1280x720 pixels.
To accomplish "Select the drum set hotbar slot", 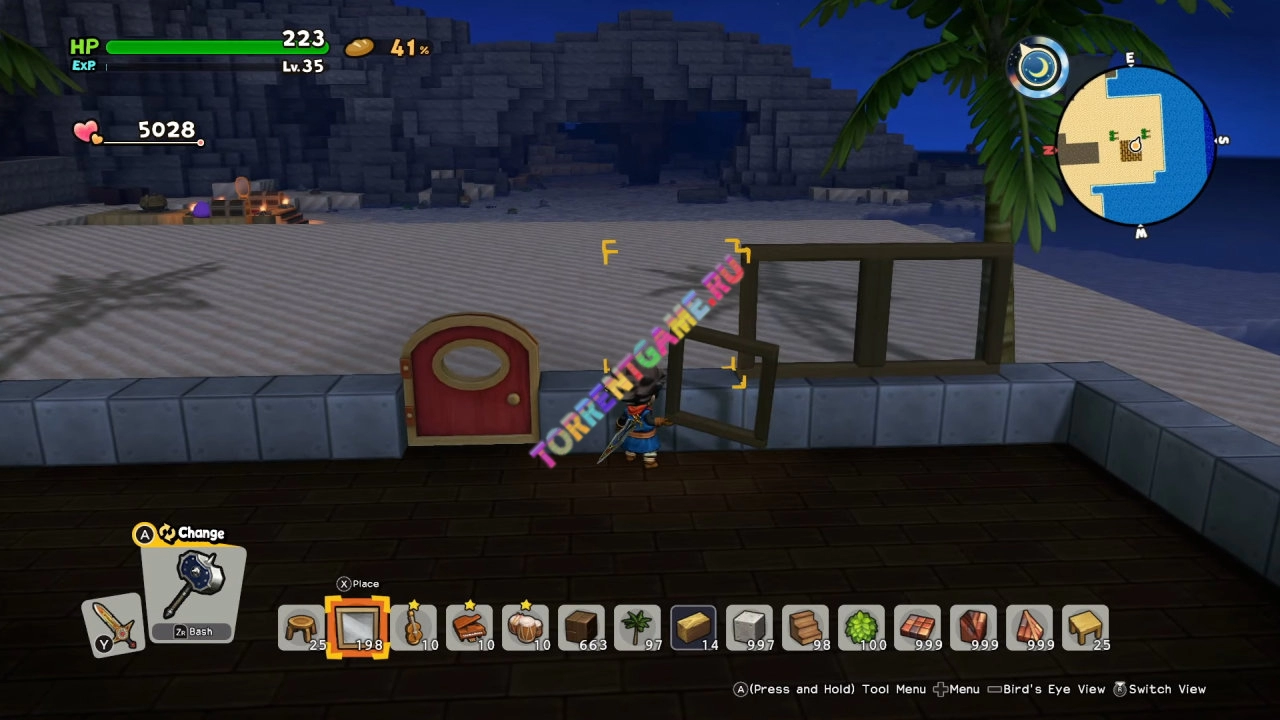I will (x=525, y=629).
